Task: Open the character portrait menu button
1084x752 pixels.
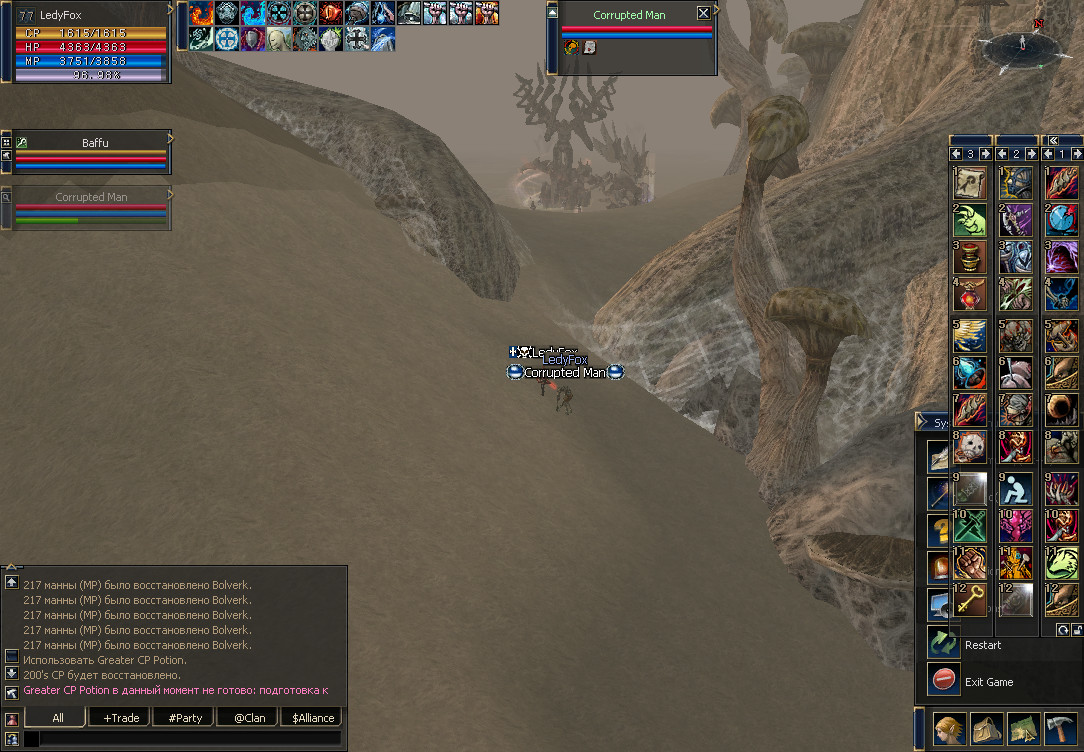Action: (951, 730)
